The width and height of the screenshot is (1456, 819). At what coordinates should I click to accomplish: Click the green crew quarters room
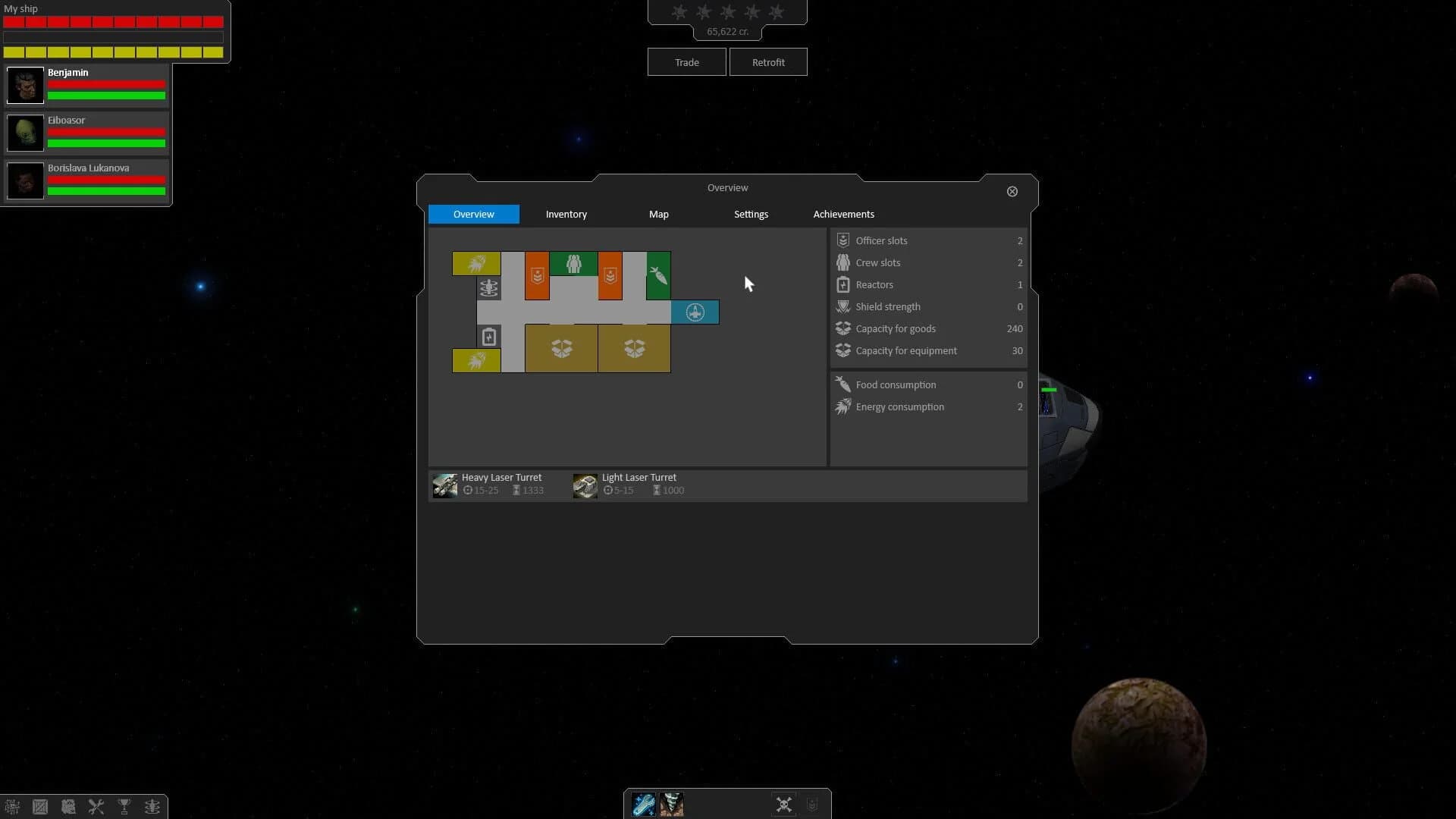tap(573, 264)
